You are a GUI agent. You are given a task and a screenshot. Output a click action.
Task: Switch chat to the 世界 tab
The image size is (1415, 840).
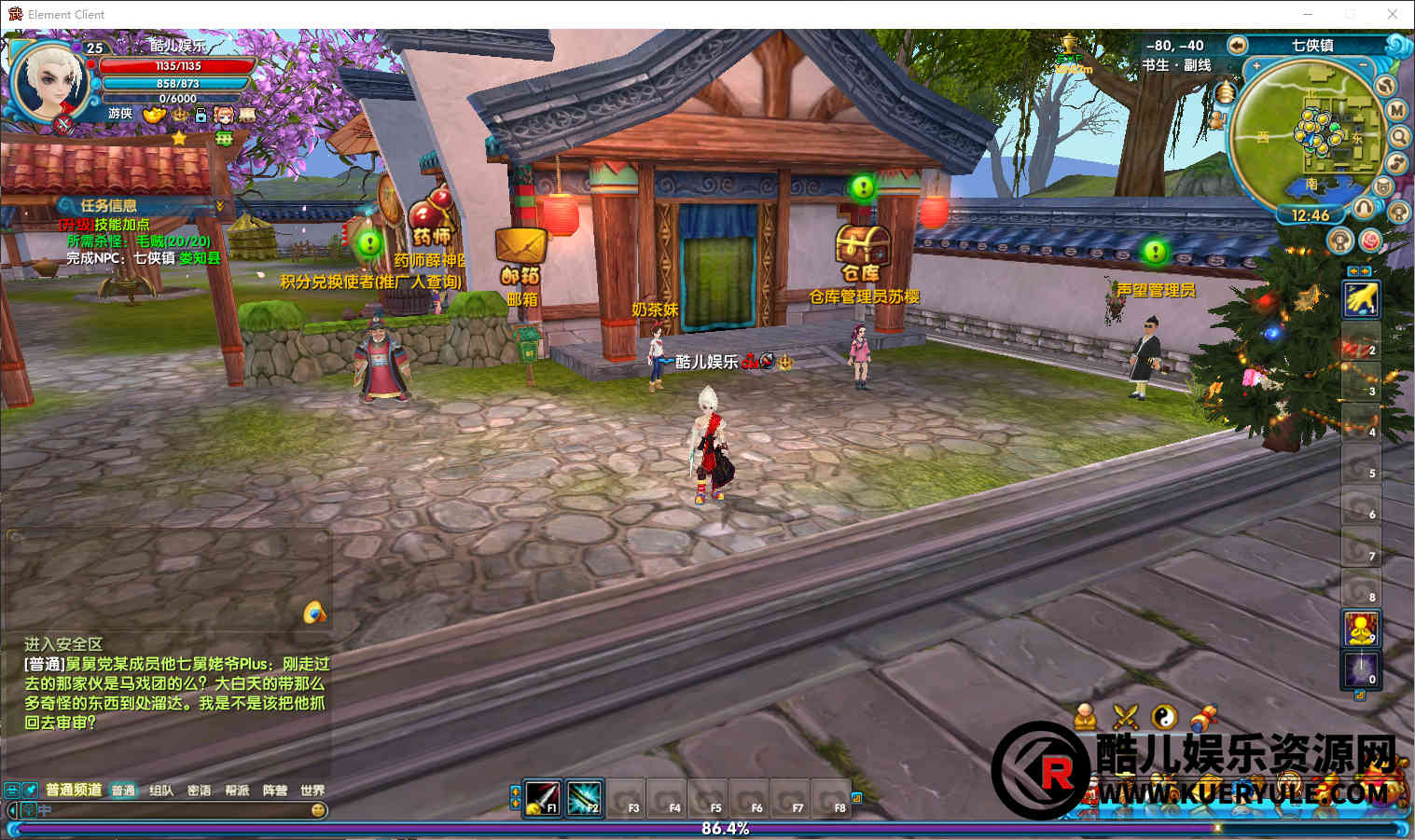tap(312, 791)
